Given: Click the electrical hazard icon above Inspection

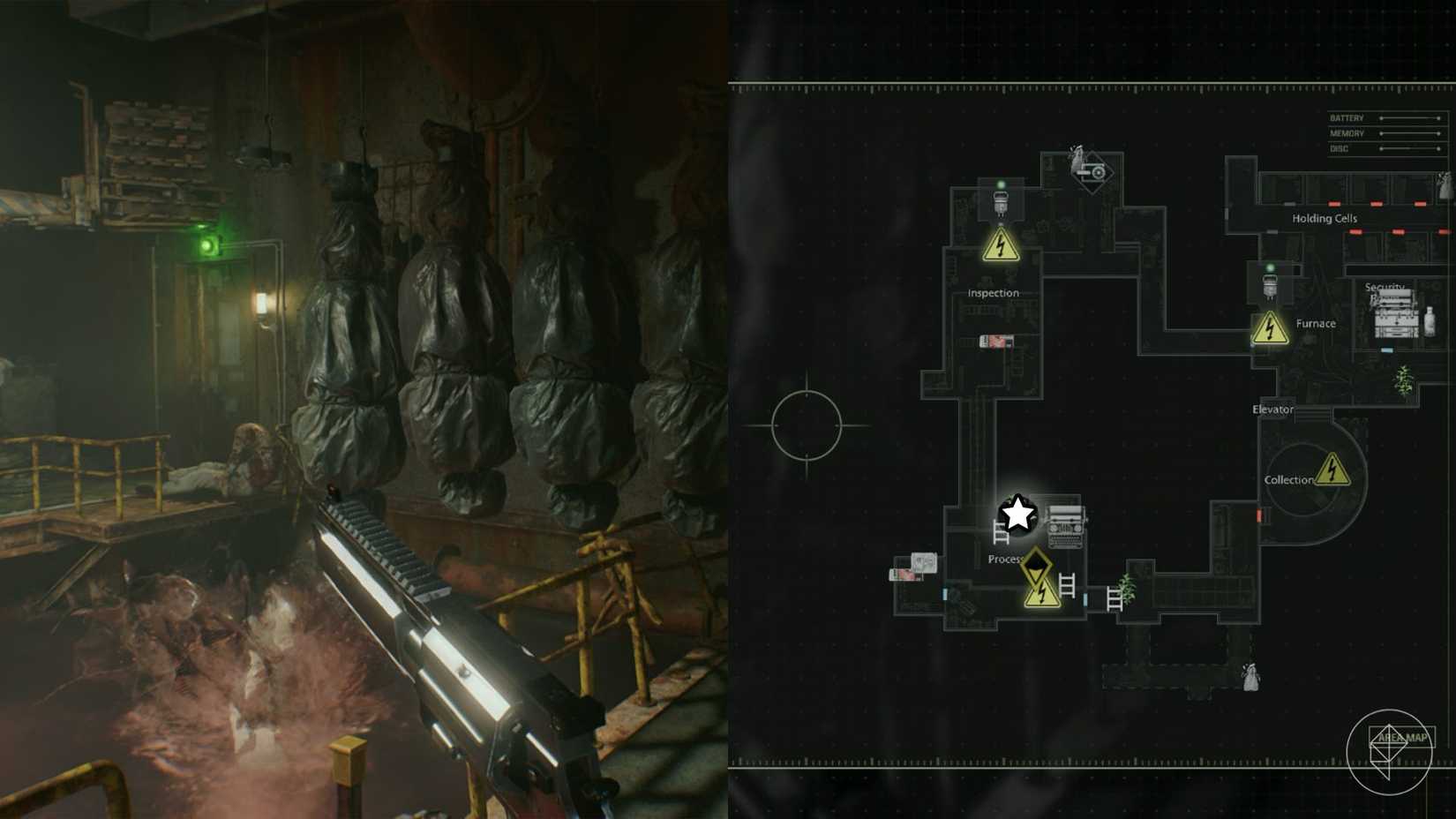Looking at the screenshot, I should coord(1001,245).
